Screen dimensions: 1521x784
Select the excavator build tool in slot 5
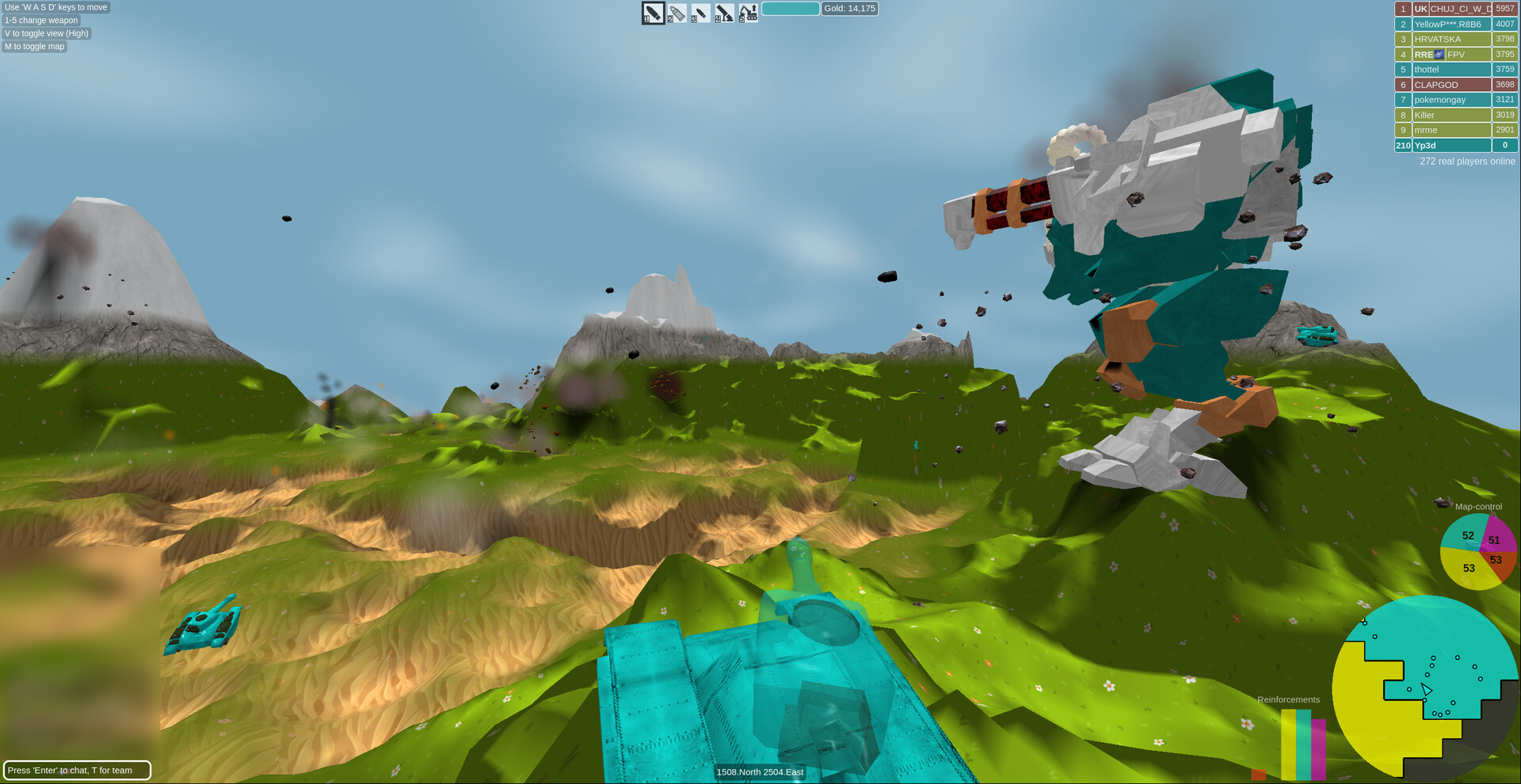pyautogui.click(x=747, y=13)
